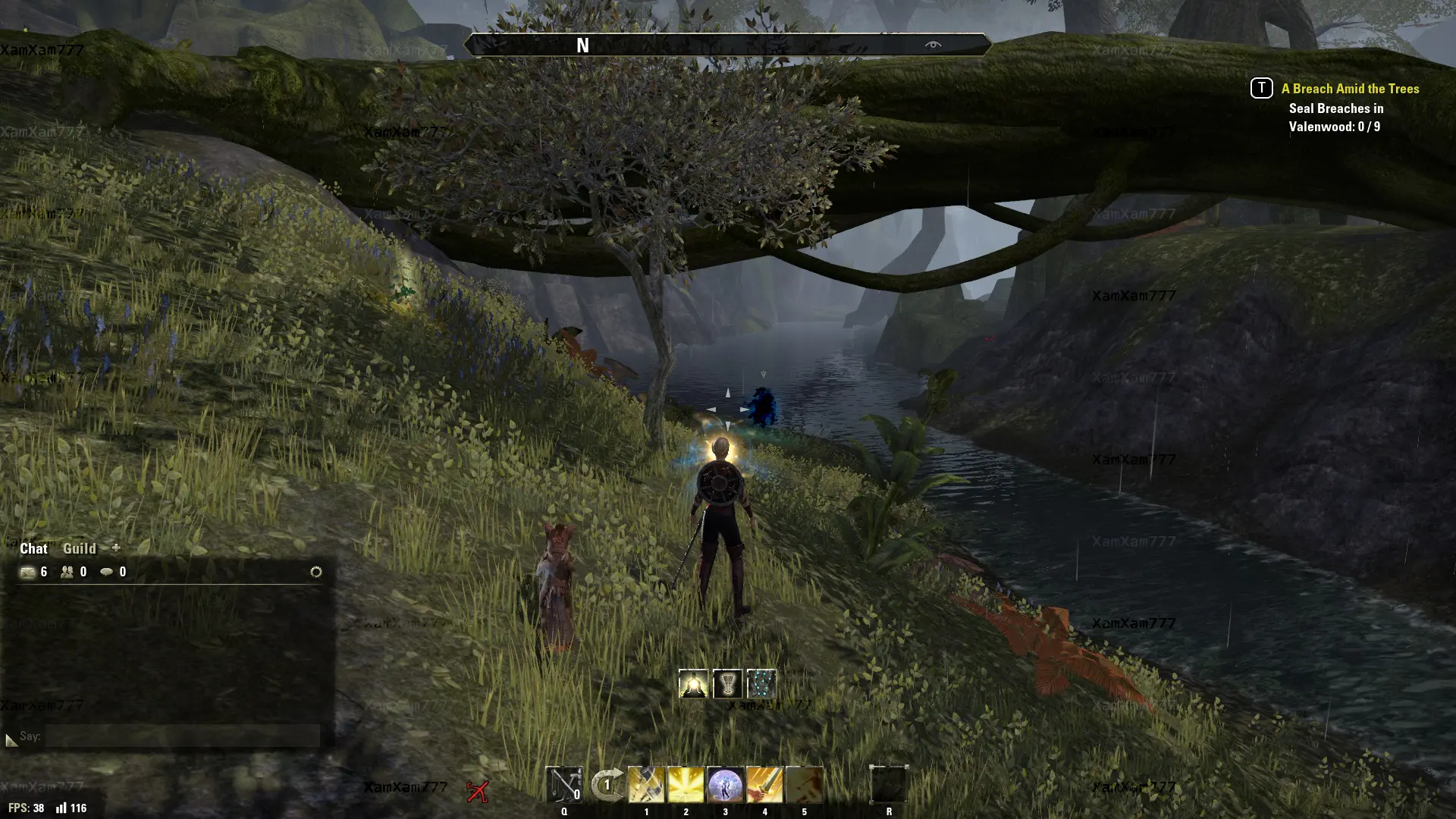Open the friends list icon
The image size is (1456, 819).
pyautogui.click(x=67, y=572)
